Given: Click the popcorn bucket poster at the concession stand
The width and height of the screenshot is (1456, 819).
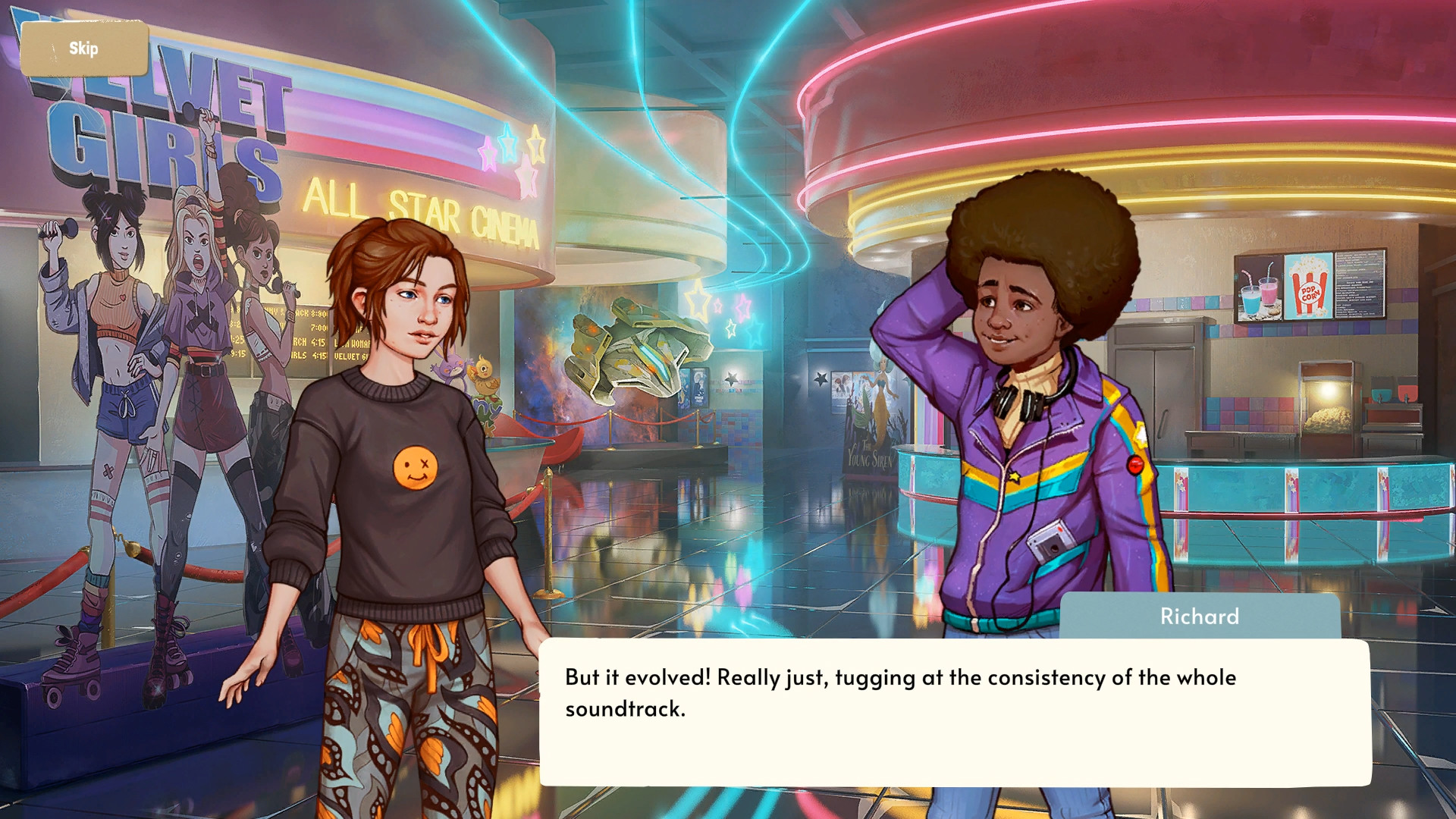Looking at the screenshot, I should click(x=1308, y=287).
